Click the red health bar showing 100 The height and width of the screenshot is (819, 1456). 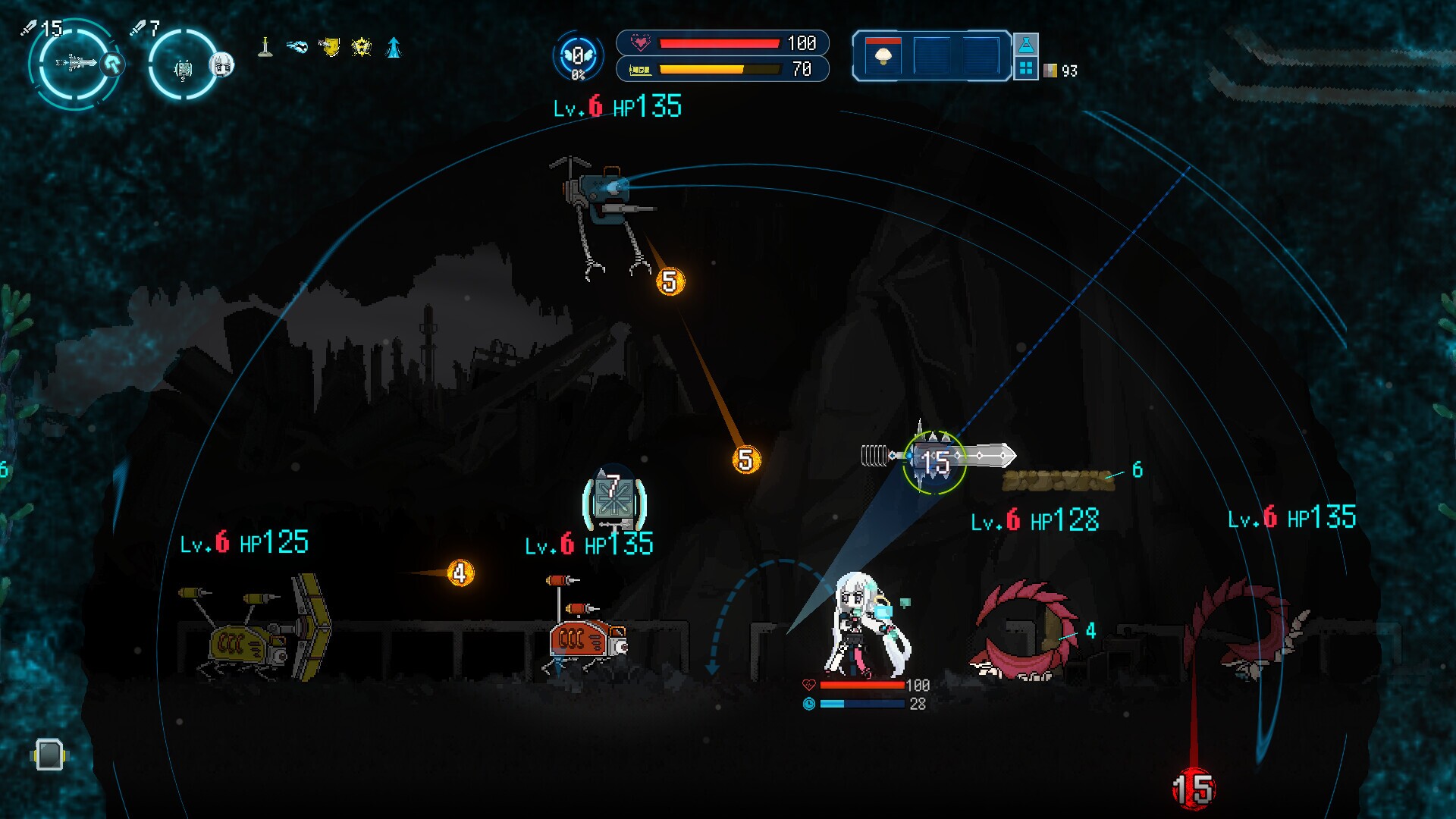click(720, 43)
